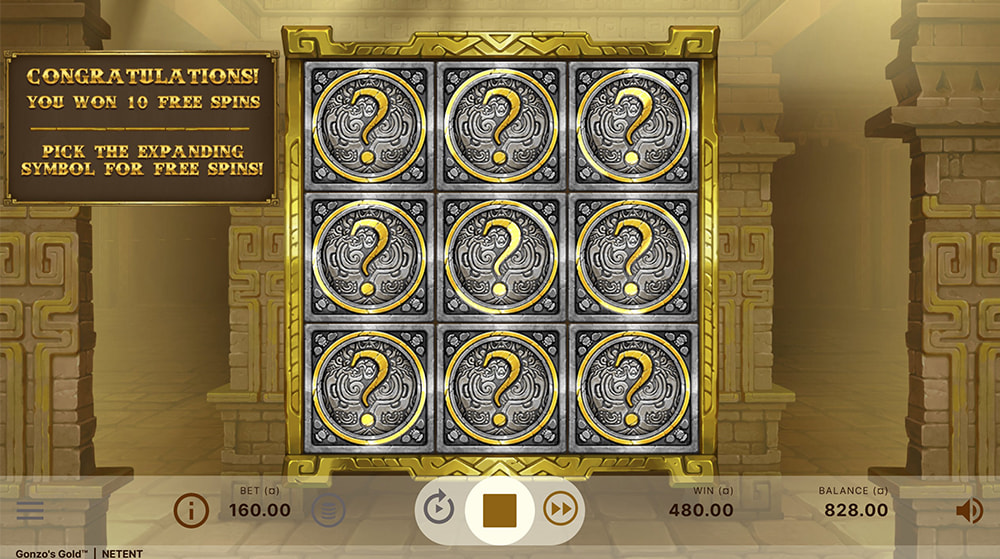Activate the autoplay button
This screenshot has width=1000, height=559.
(438, 510)
